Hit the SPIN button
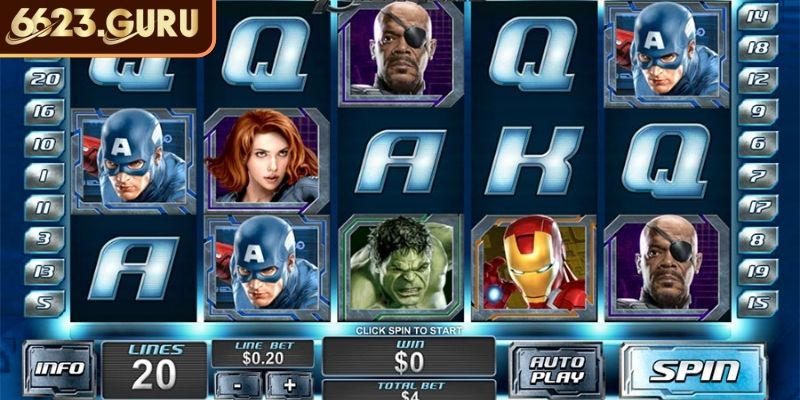The image size is (800, 400). pos(692,370)
